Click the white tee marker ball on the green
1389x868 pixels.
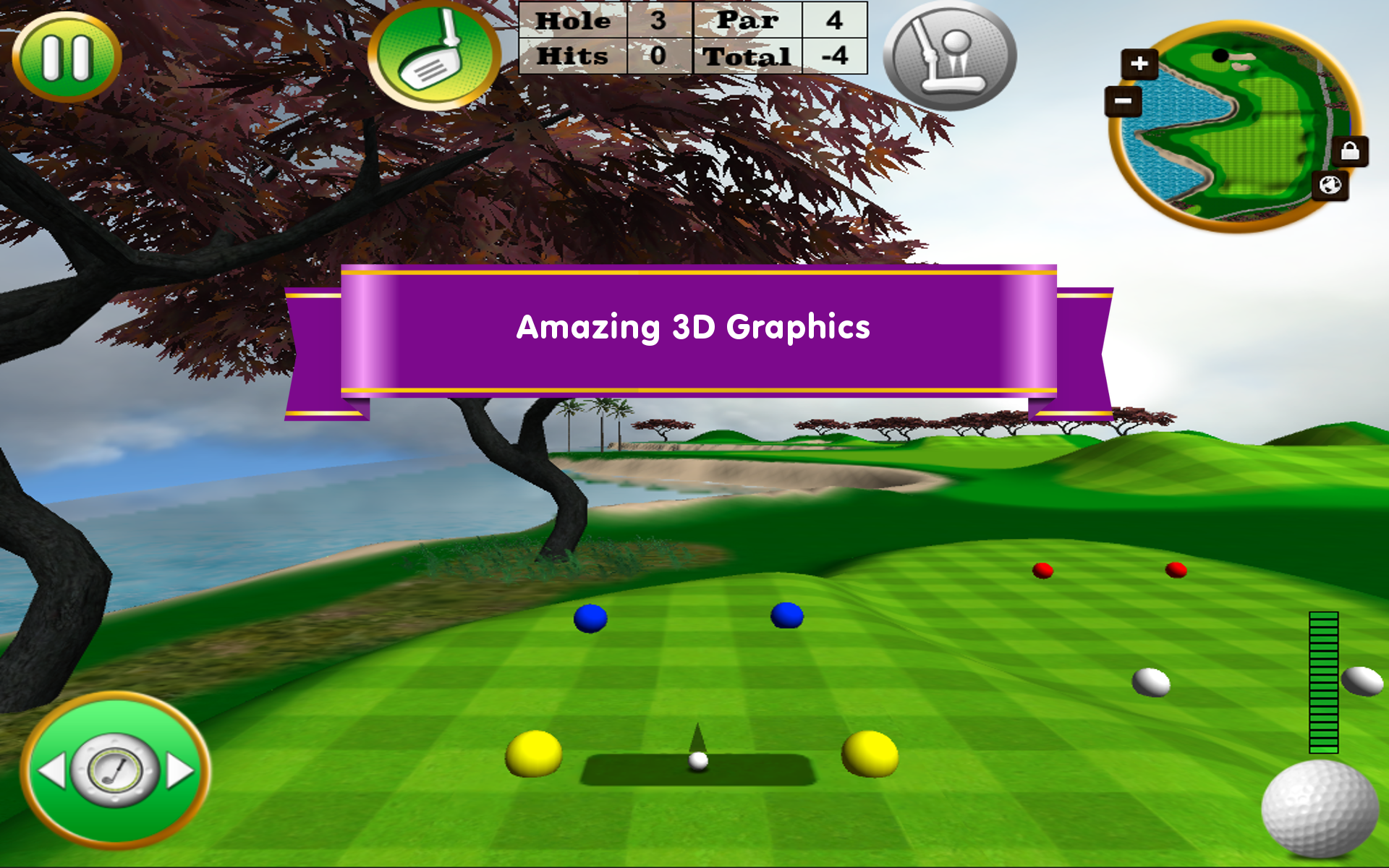pyautogui.click(x=1151, y=681)
